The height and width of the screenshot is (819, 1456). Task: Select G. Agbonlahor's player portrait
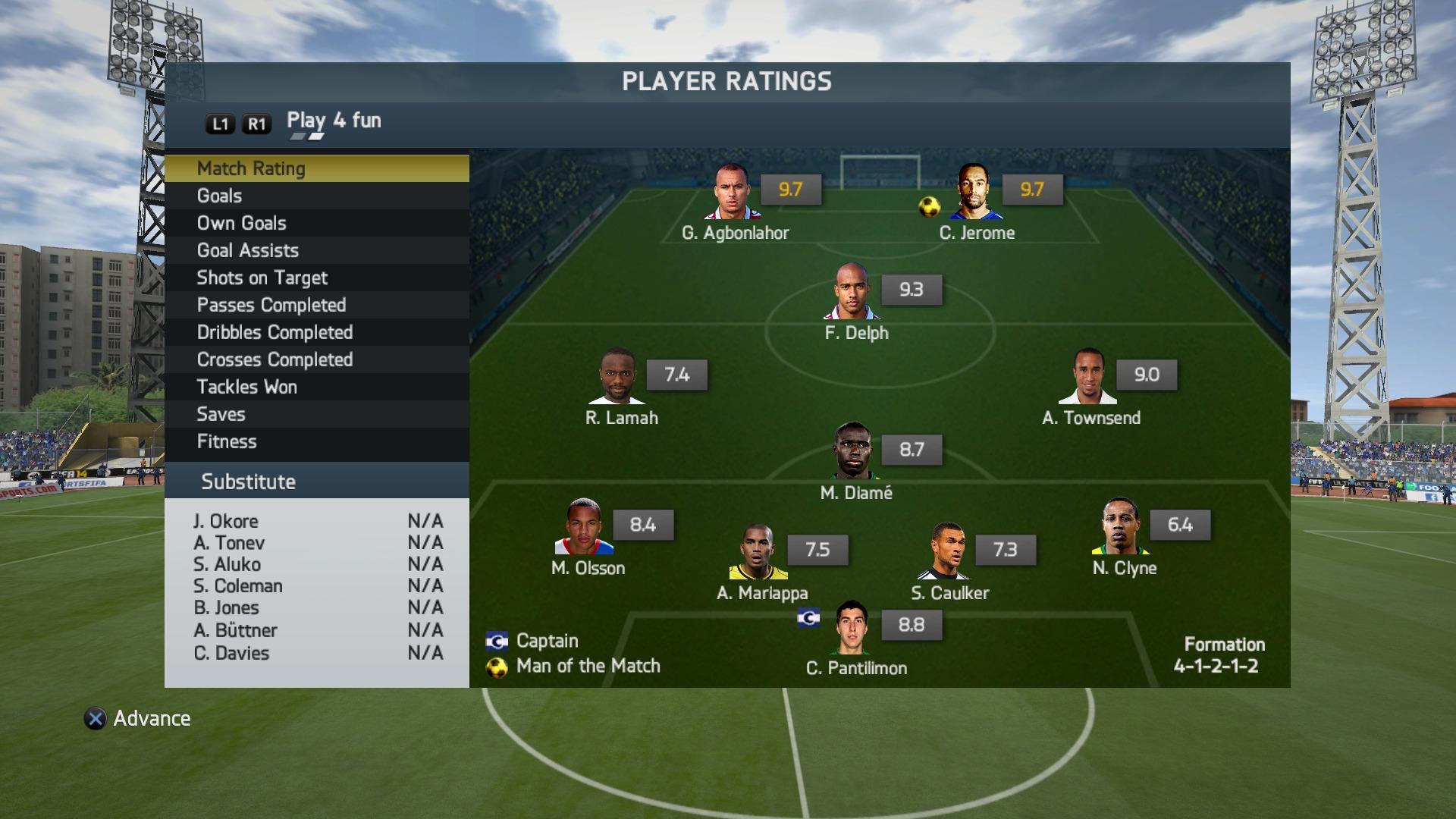[732, 191]
